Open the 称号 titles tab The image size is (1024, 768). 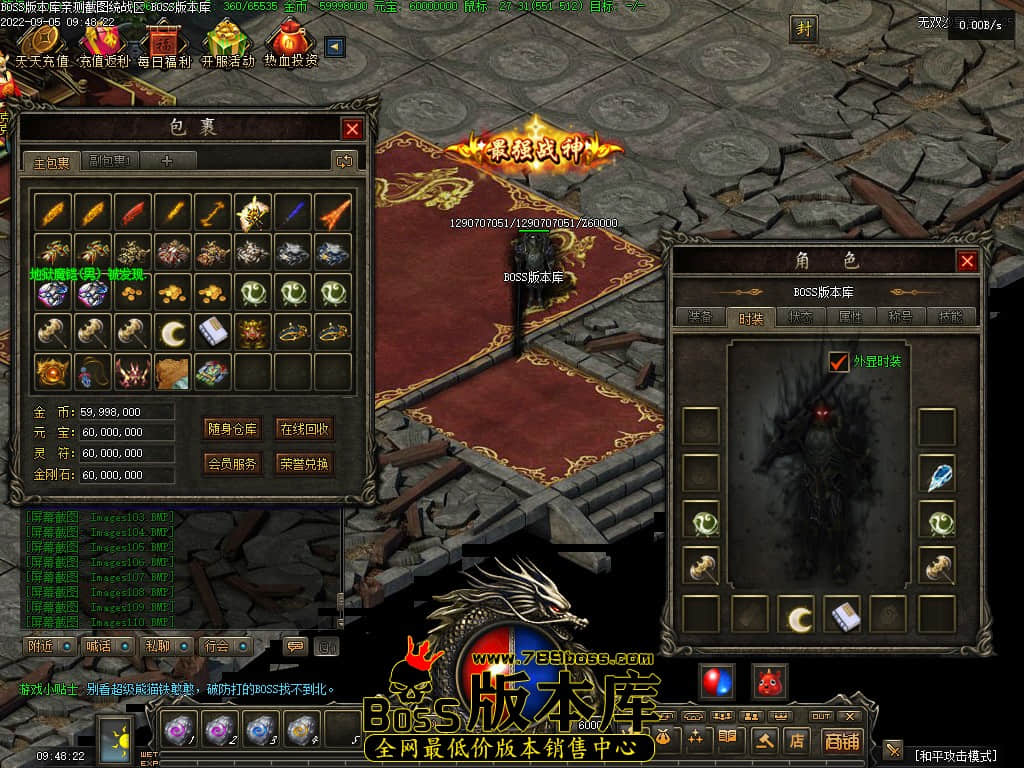click(900, 317)
